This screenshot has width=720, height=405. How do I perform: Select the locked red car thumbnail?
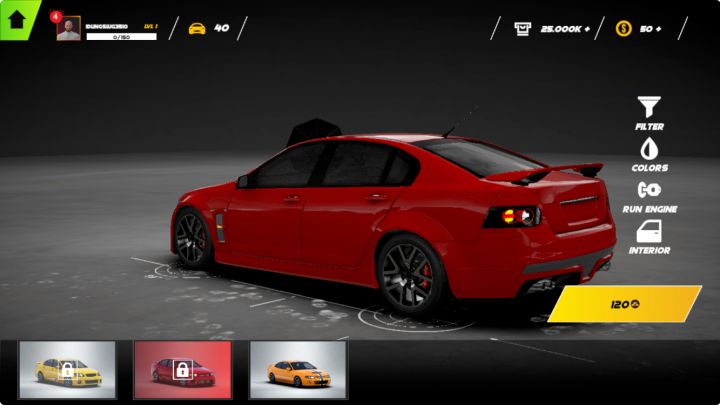(x=182, y=370)
